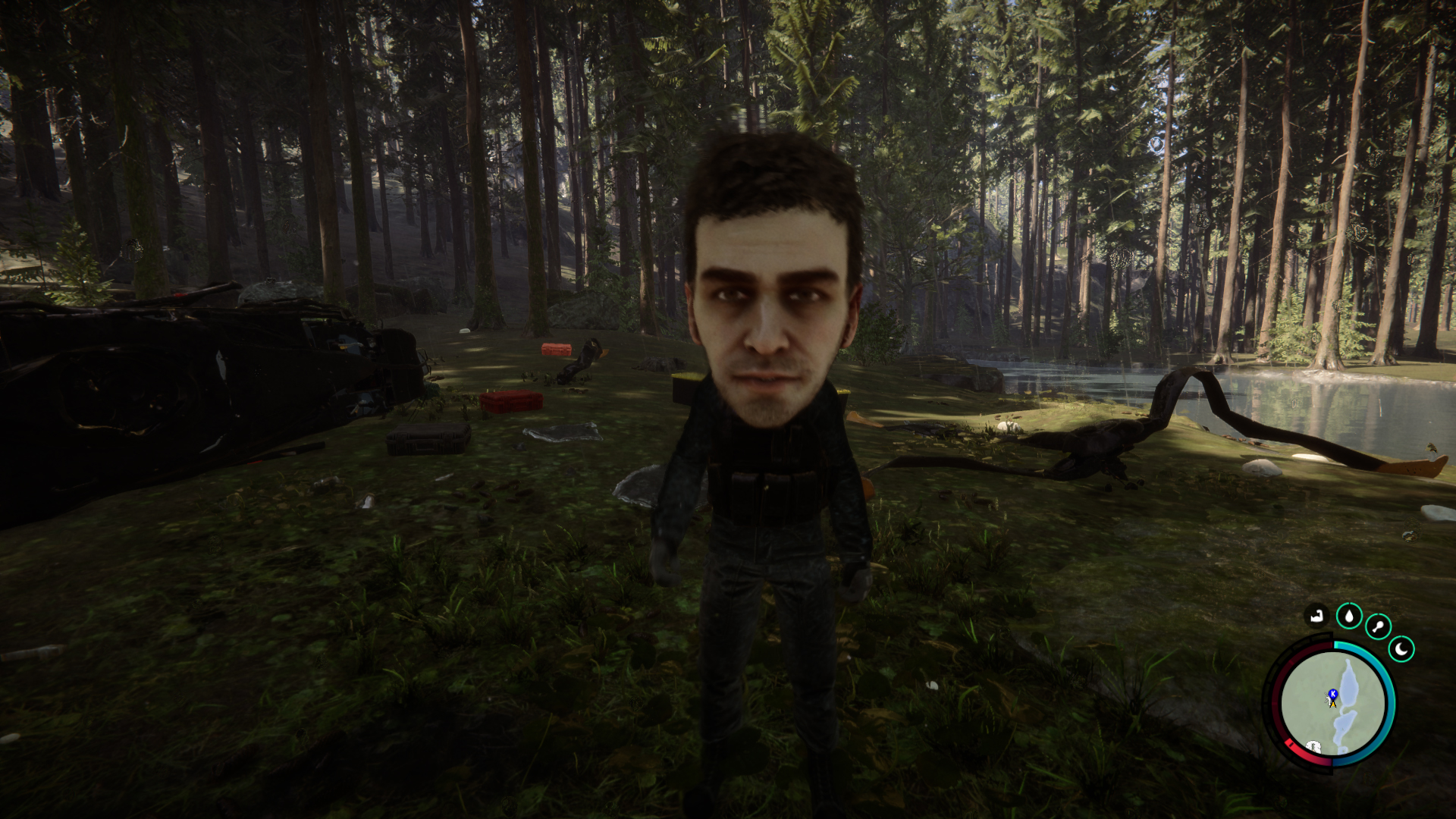Click the drumstick hunger indicator icon

pos(1377,626)
